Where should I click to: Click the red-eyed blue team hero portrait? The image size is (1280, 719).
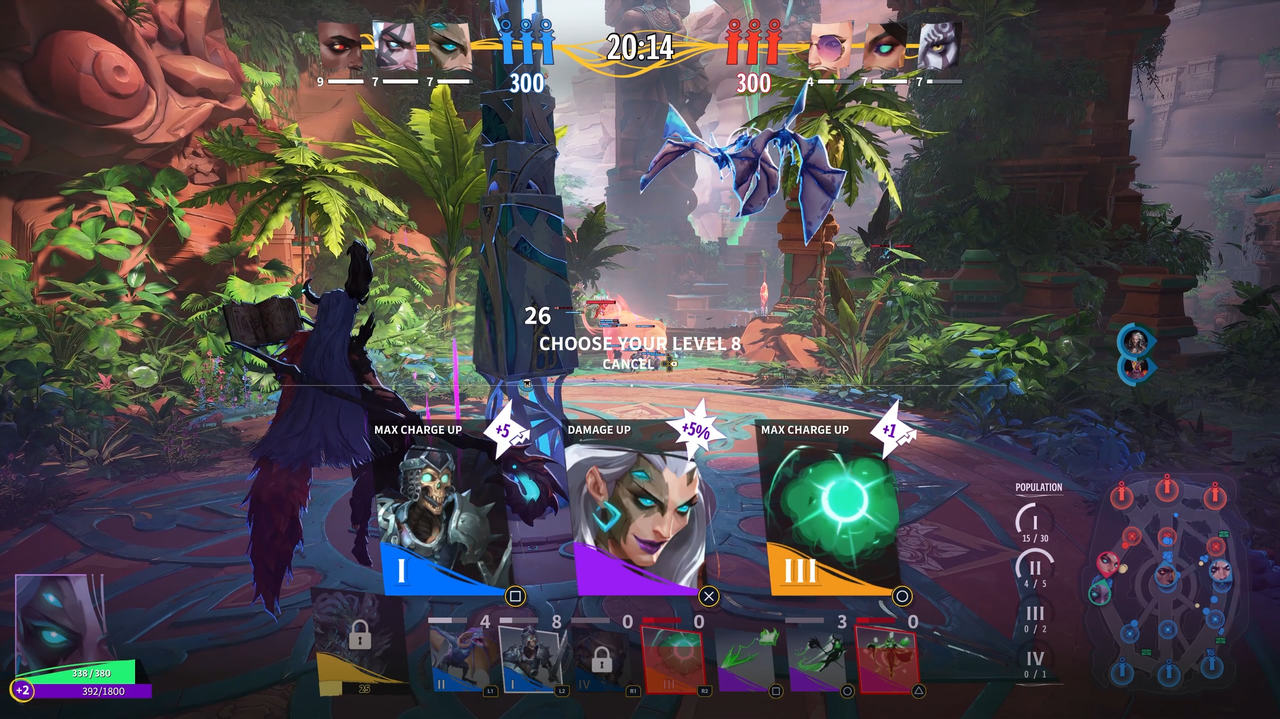(340, 46)
